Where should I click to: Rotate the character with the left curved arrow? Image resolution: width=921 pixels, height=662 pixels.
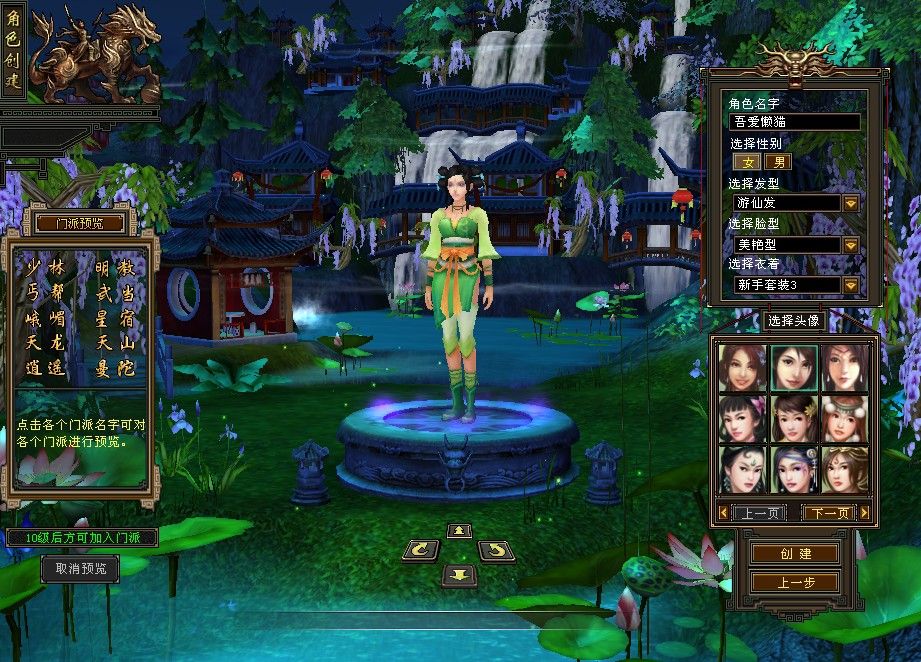pyautogui.click(x=420, y=549)
